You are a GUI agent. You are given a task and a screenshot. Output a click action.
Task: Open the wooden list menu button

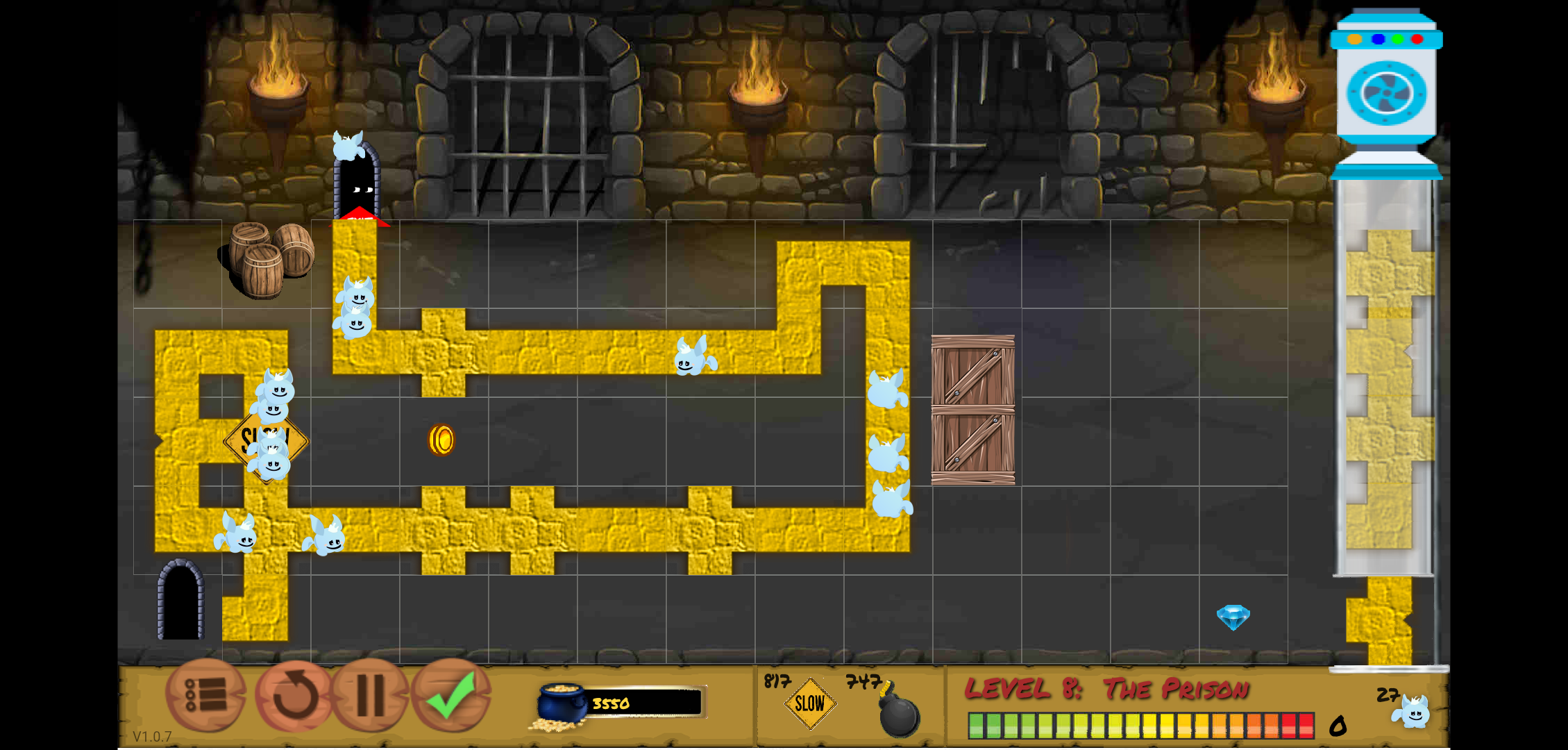pyautogui.click(x=205, y=695)
